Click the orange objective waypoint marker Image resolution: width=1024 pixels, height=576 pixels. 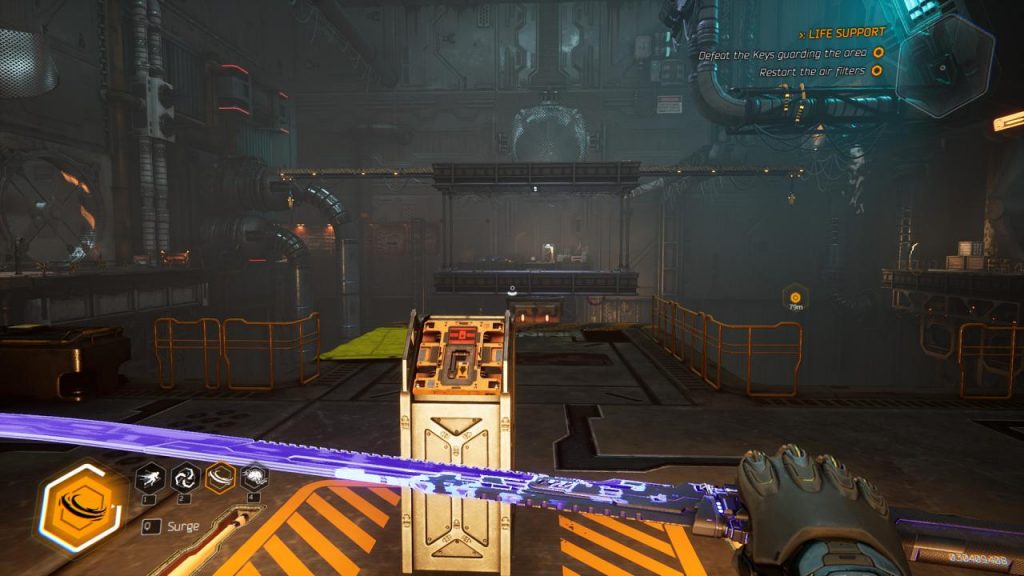(795, 296)
